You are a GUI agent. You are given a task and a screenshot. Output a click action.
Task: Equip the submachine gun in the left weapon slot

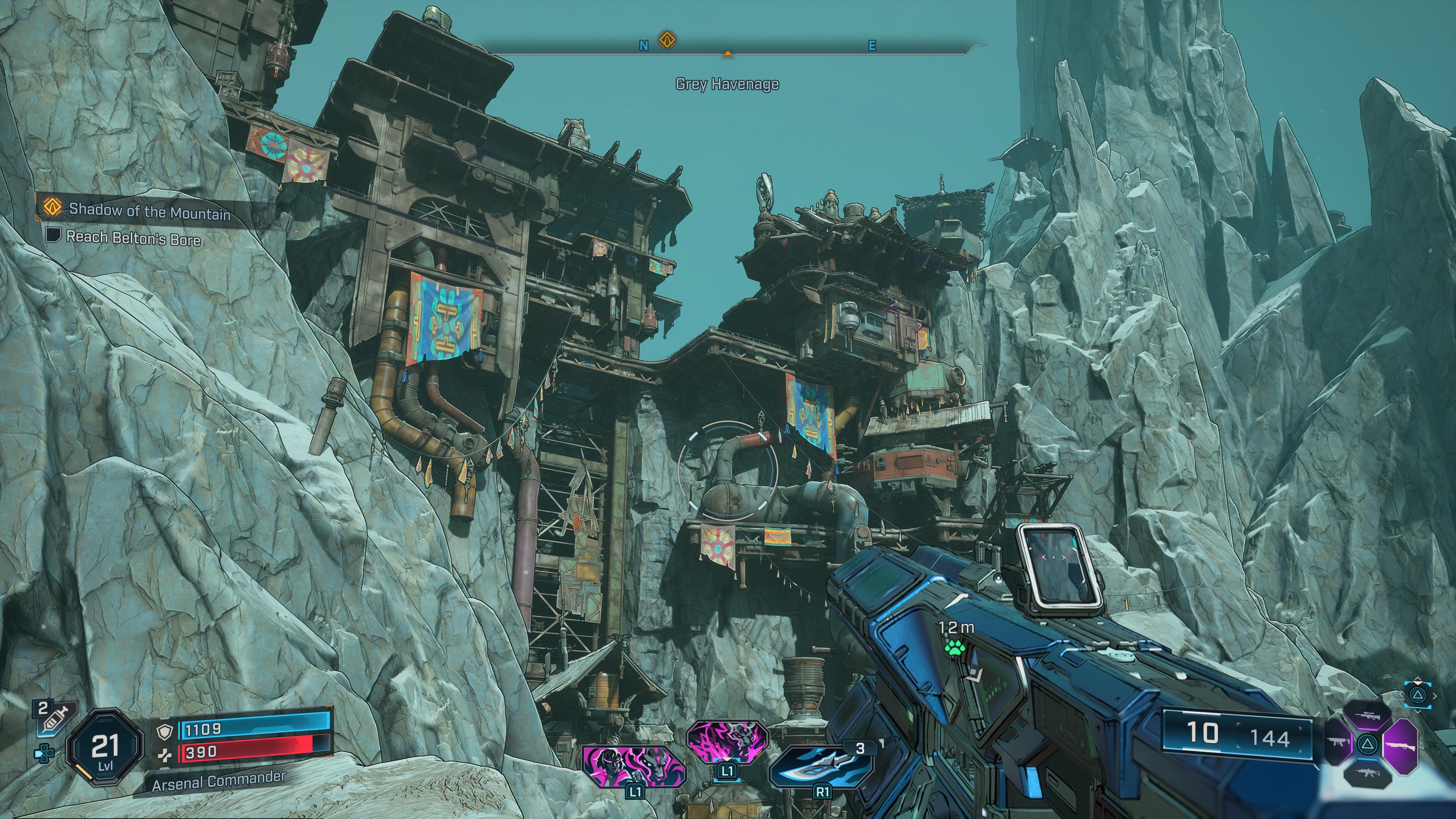[x=1339, y=742]
